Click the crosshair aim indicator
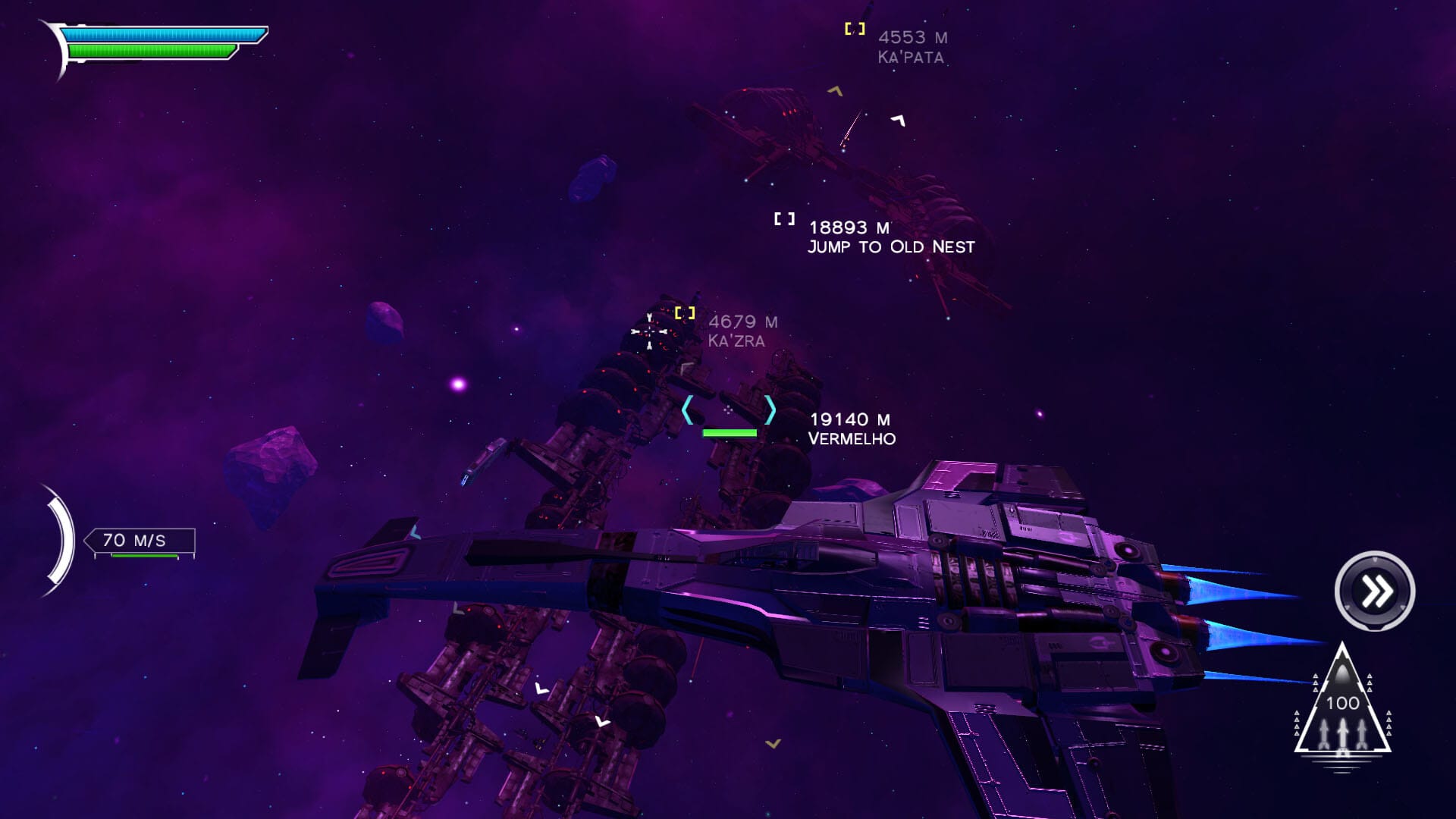 [648, 331]
